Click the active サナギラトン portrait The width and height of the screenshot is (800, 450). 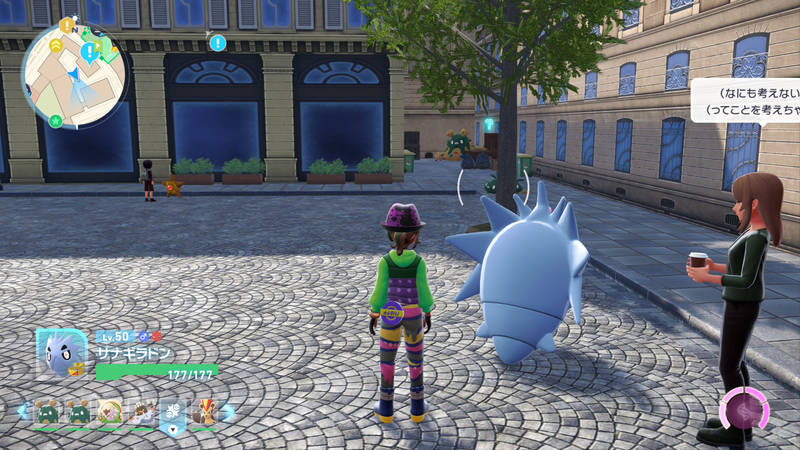(x=59, y=353)
